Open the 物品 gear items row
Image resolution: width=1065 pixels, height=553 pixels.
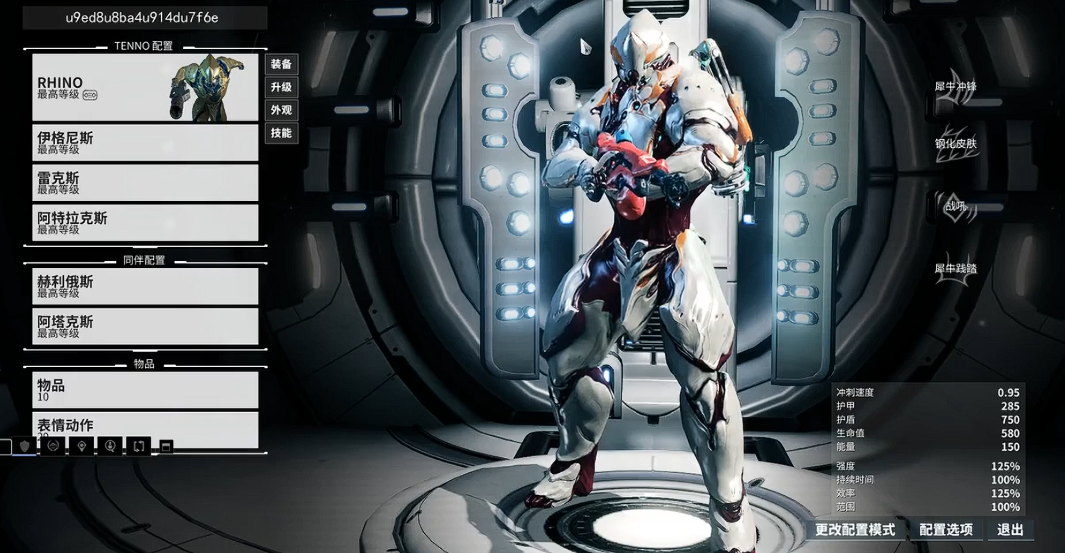[145, 390]
